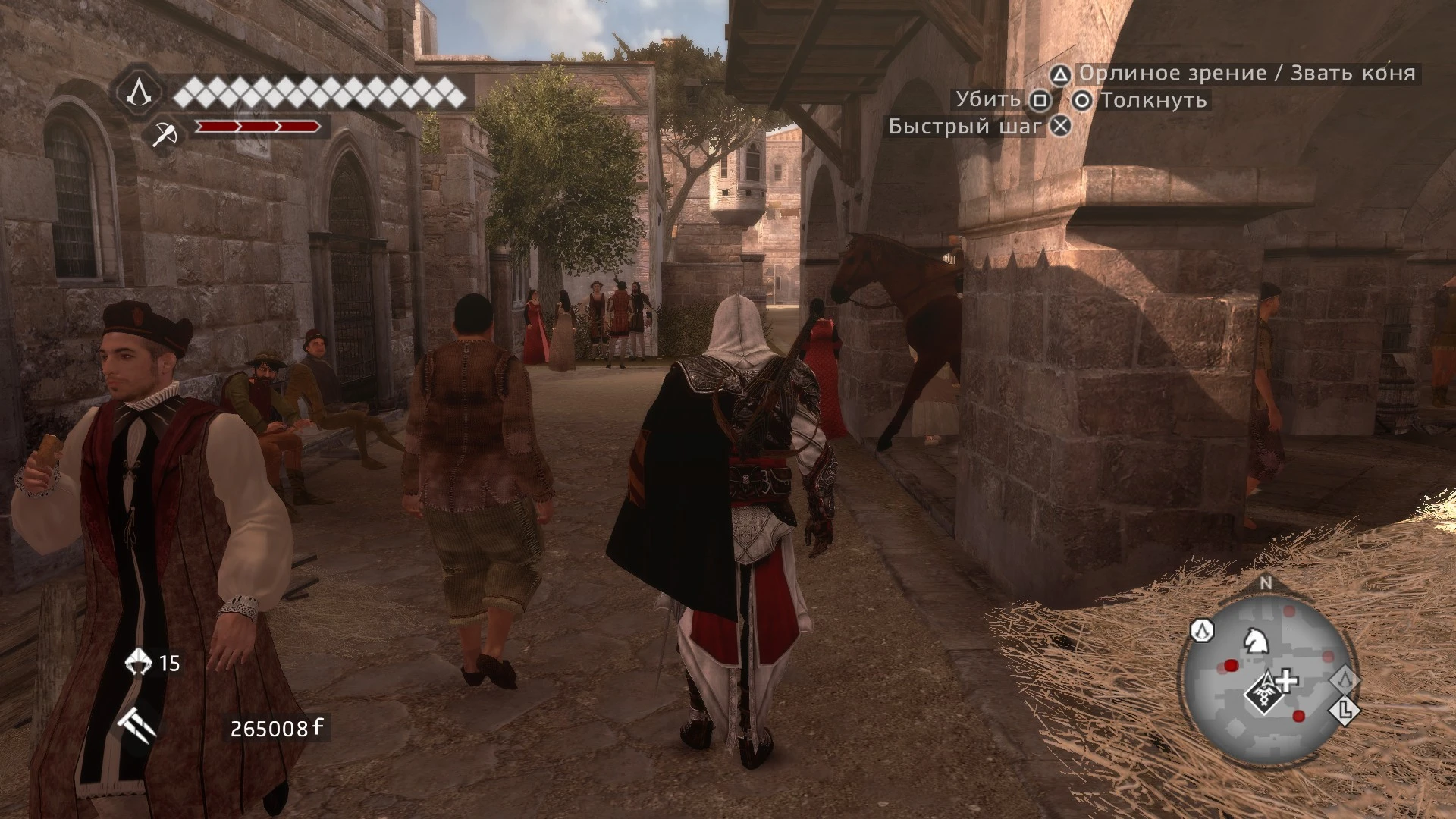Screen dimensions: 1456x819
Task: Select the Убить action label
Action: point(989,99)
